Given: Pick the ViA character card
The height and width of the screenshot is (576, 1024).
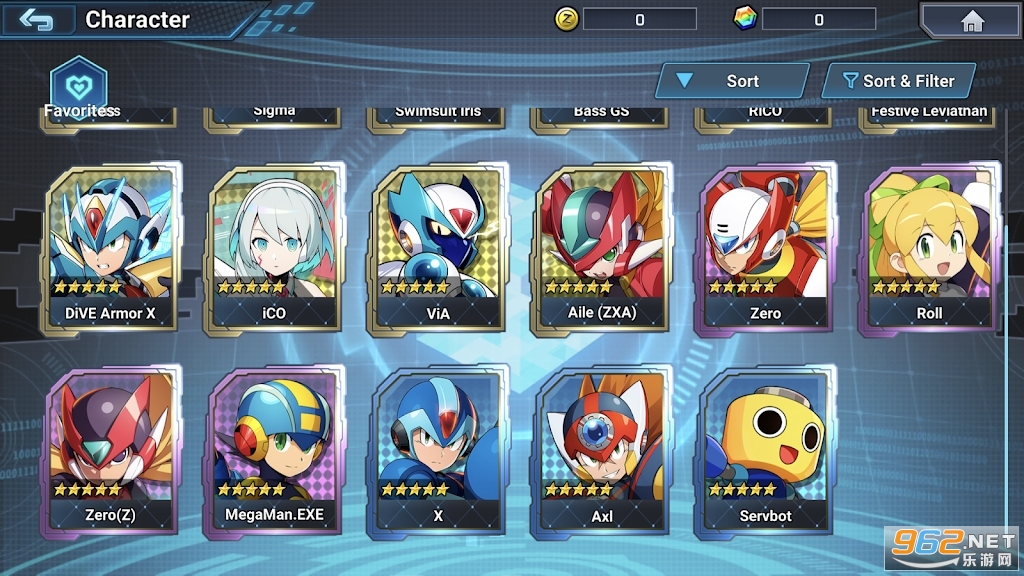Looking at the screenshot, I should pos(438,250).
